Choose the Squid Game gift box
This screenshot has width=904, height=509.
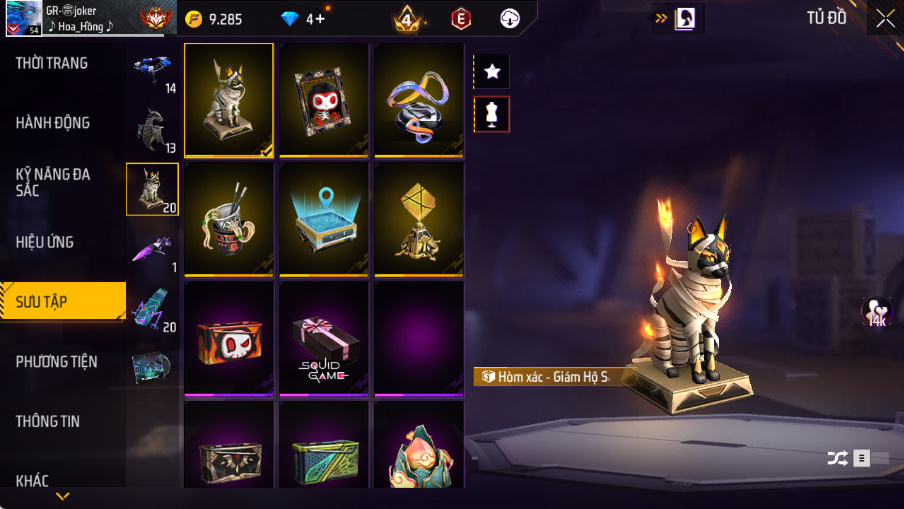point(324,338)
